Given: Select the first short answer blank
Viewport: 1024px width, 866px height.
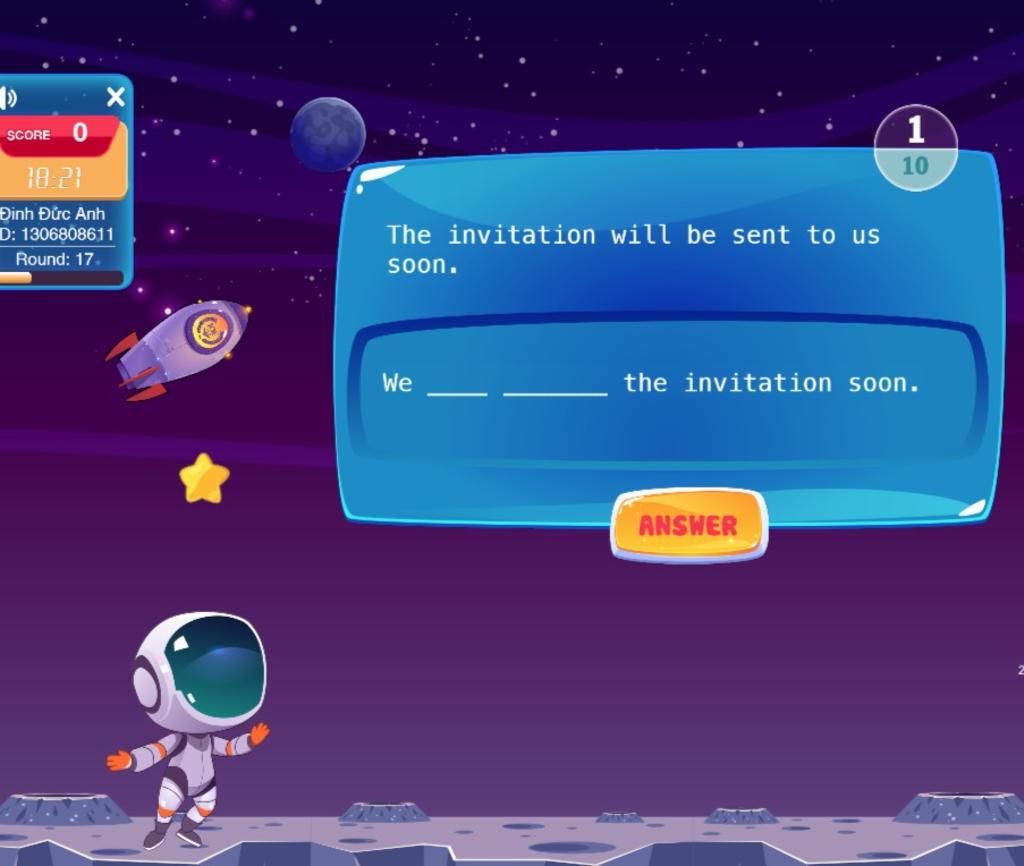Looking at the screenshot, I should coord(457,384).
